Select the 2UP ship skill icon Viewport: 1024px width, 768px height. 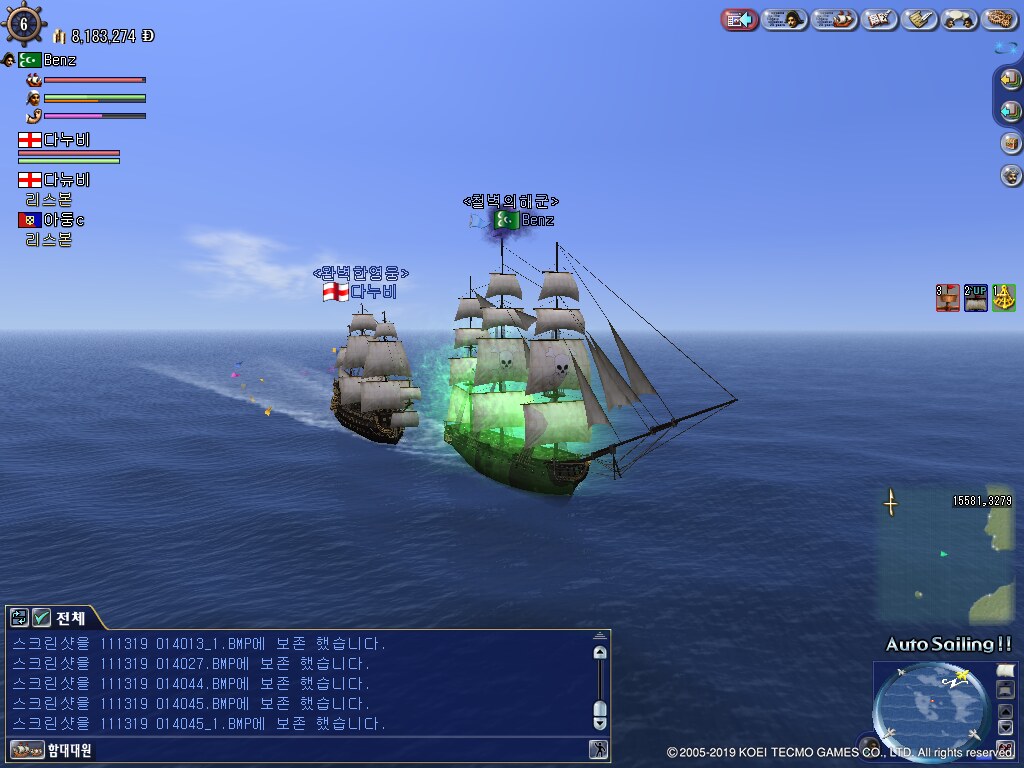point(976,297)
